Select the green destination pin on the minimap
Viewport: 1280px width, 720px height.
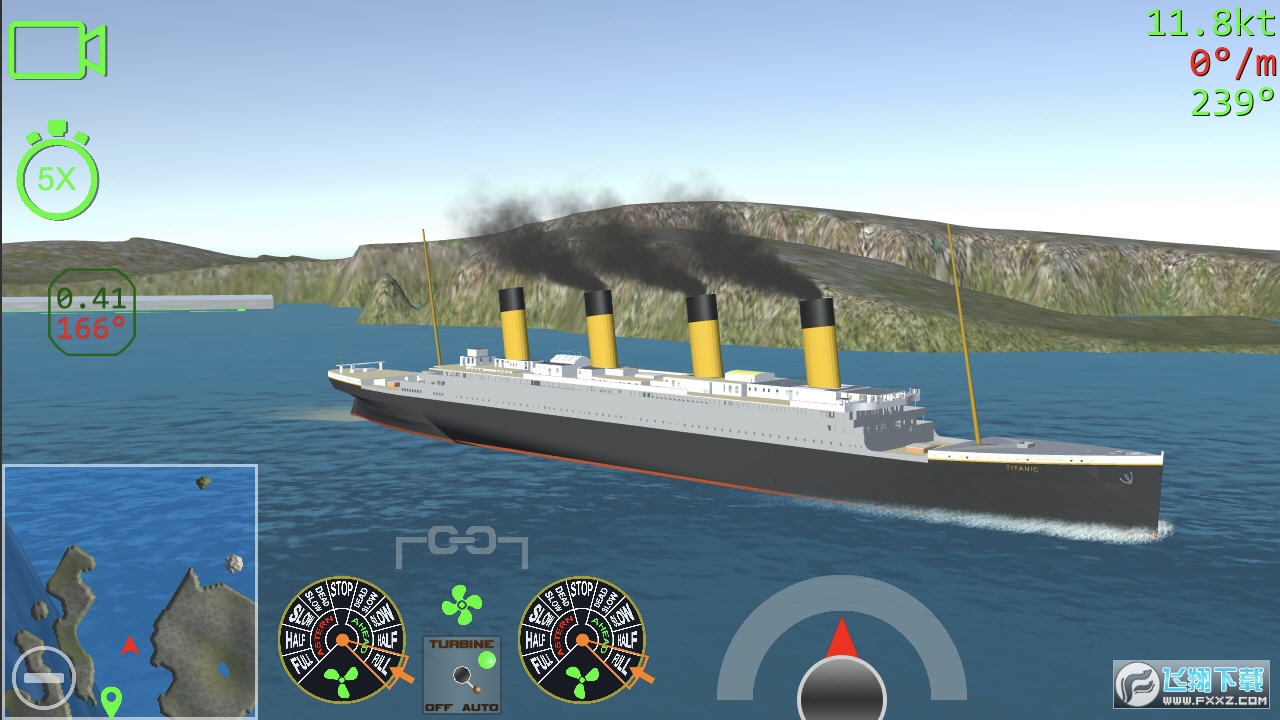111,698
